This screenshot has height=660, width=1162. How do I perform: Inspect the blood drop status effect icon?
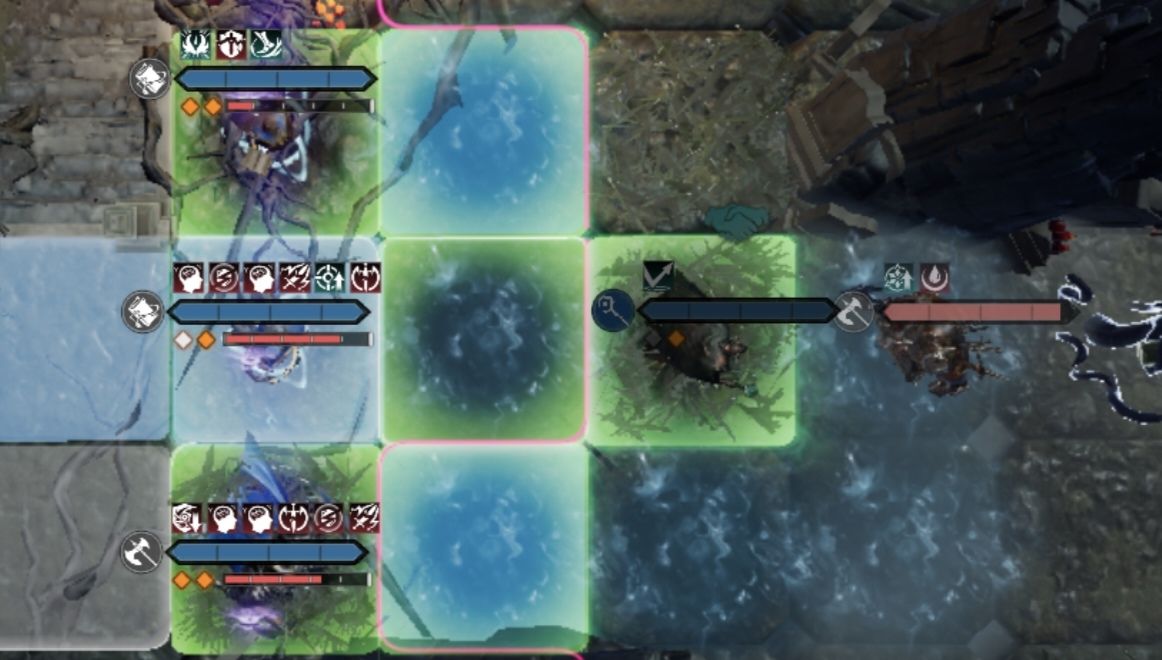tap(935, 278)
